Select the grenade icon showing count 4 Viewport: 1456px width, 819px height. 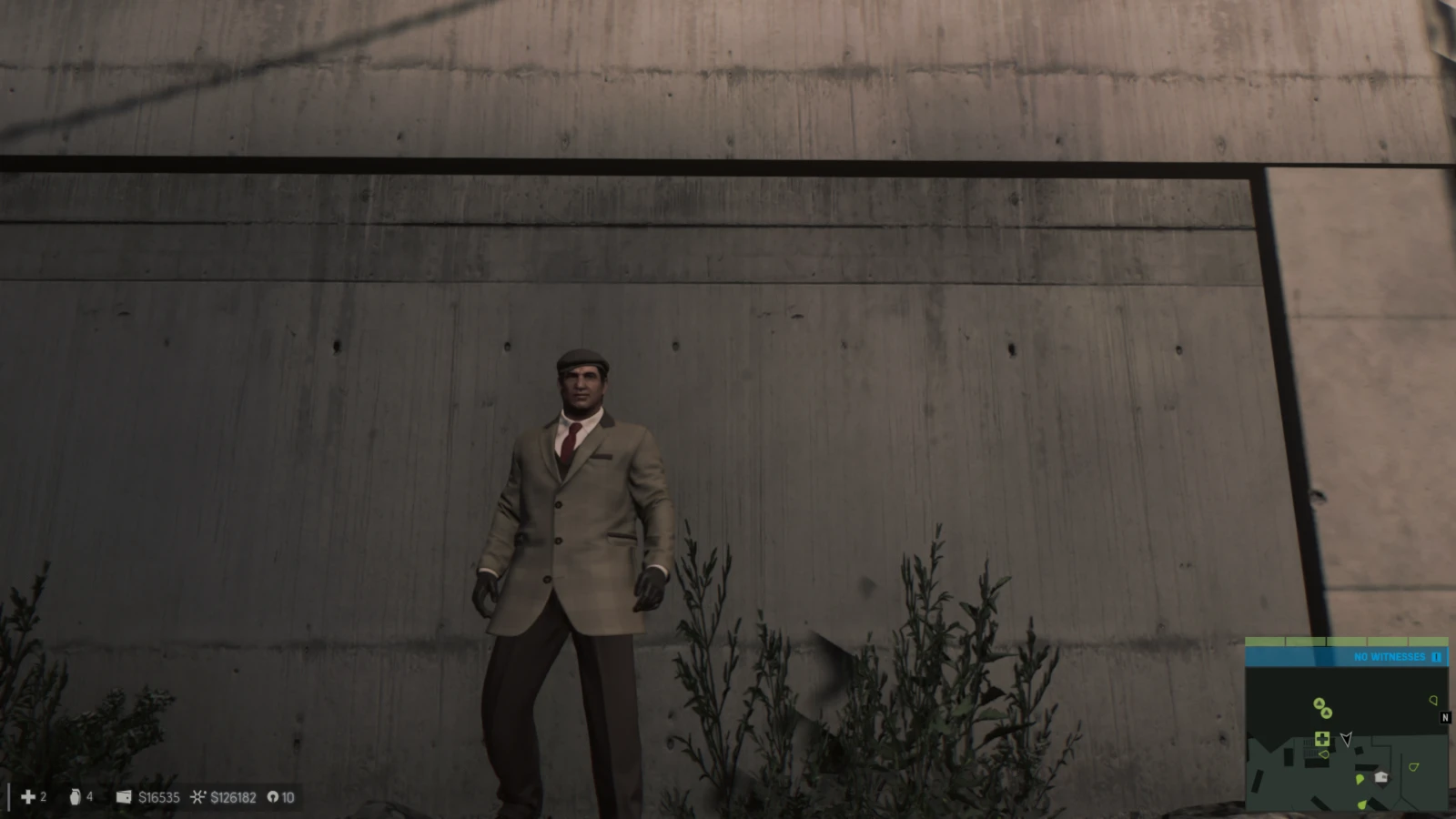75,797
